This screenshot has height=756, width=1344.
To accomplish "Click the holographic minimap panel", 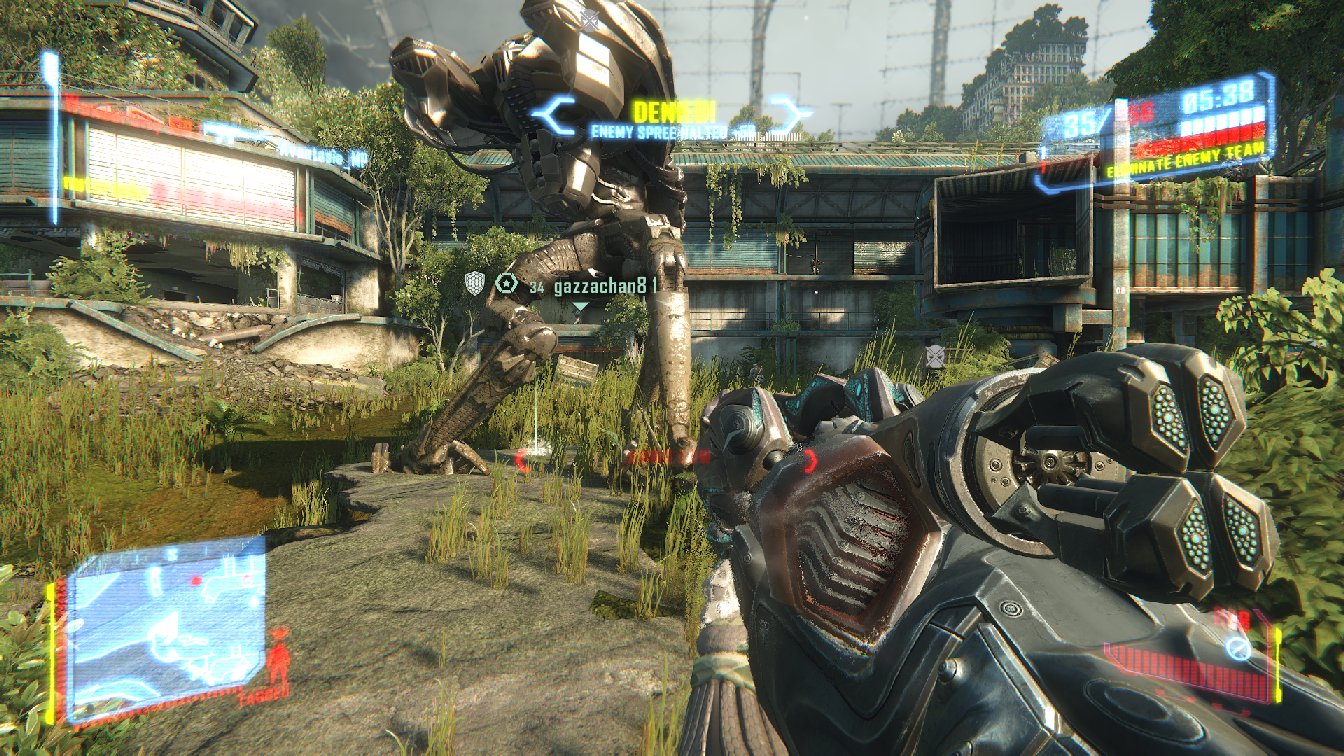I will [167, 625].
